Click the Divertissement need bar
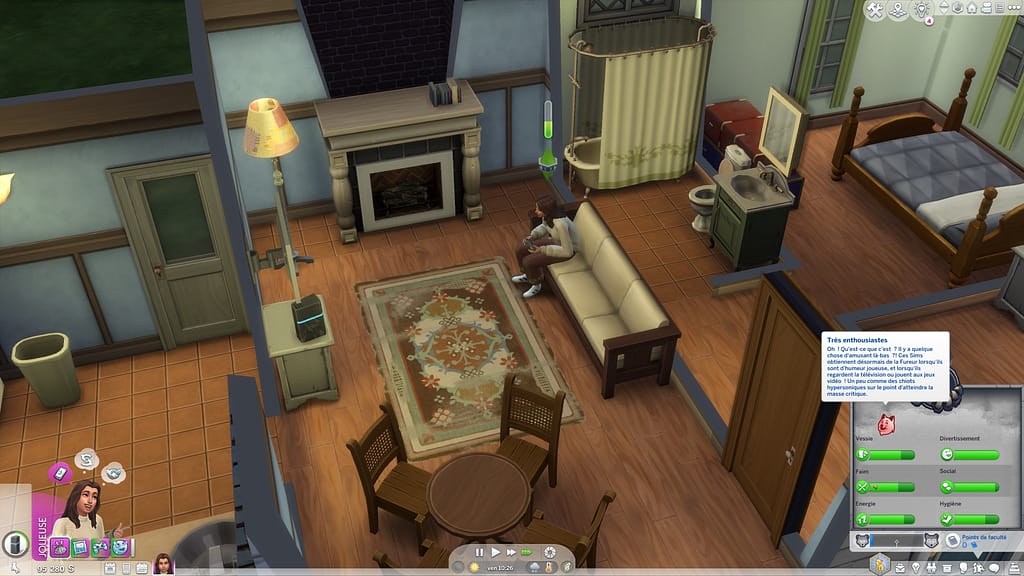1024x576 pixels. click(969, 455)
